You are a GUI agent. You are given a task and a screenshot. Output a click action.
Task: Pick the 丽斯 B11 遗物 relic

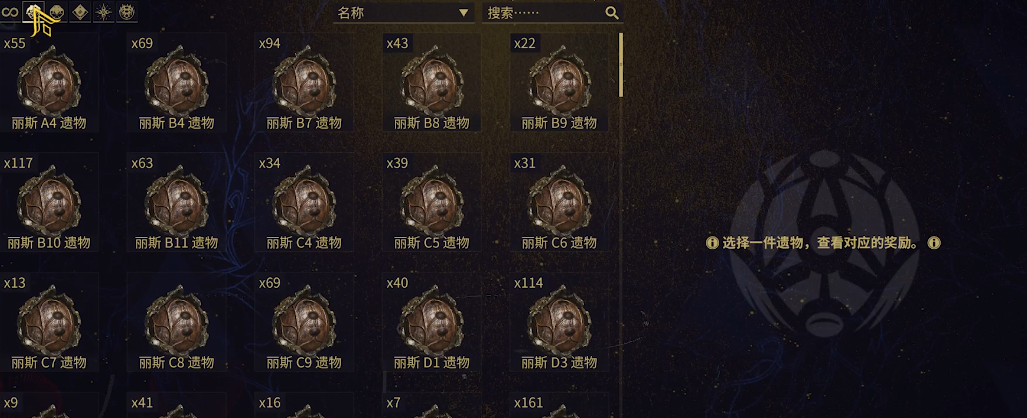pos(177,203)
